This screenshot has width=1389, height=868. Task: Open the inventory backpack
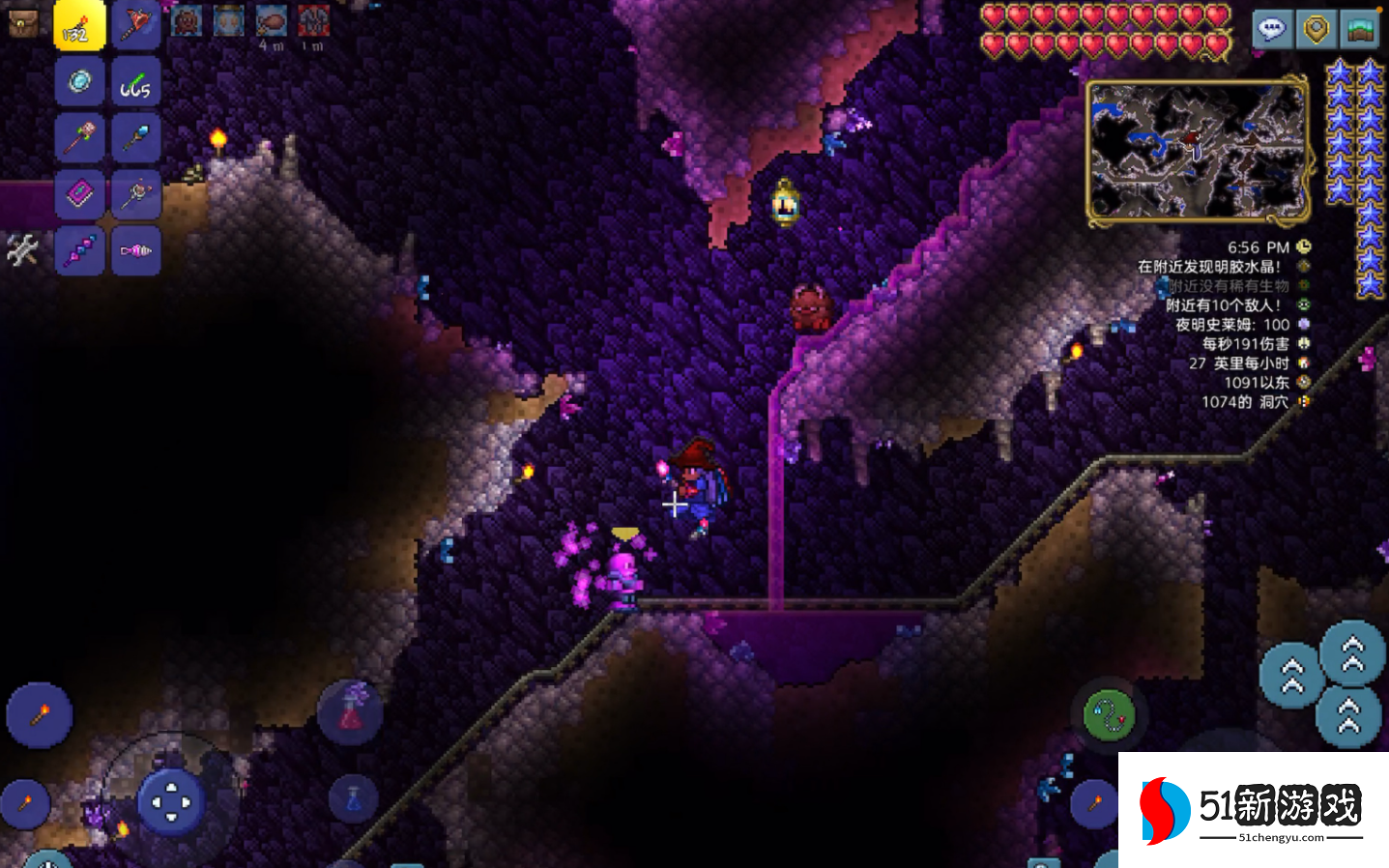[22, 23]
